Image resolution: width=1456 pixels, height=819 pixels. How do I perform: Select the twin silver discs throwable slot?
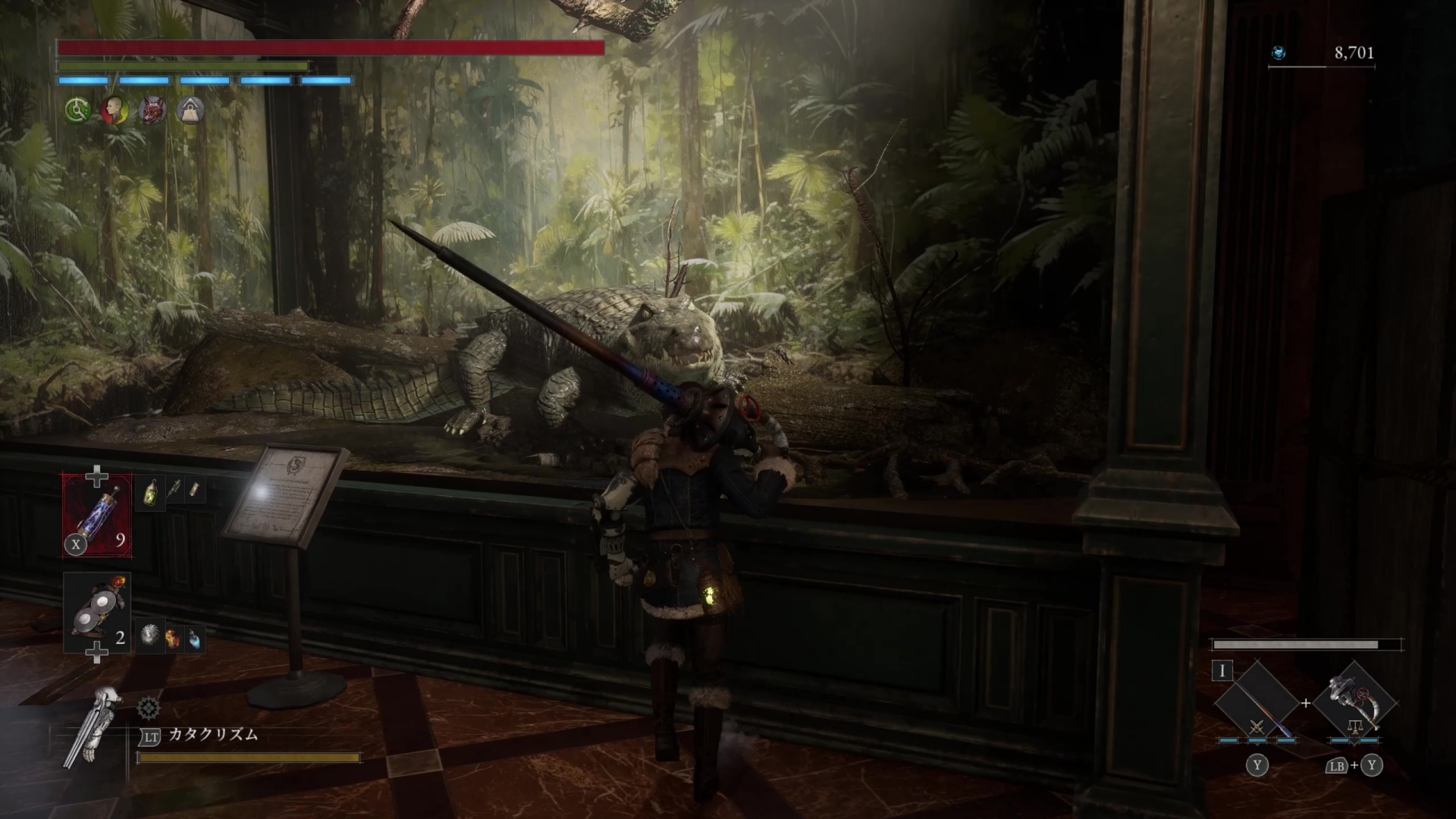click(x=97, y=613)
